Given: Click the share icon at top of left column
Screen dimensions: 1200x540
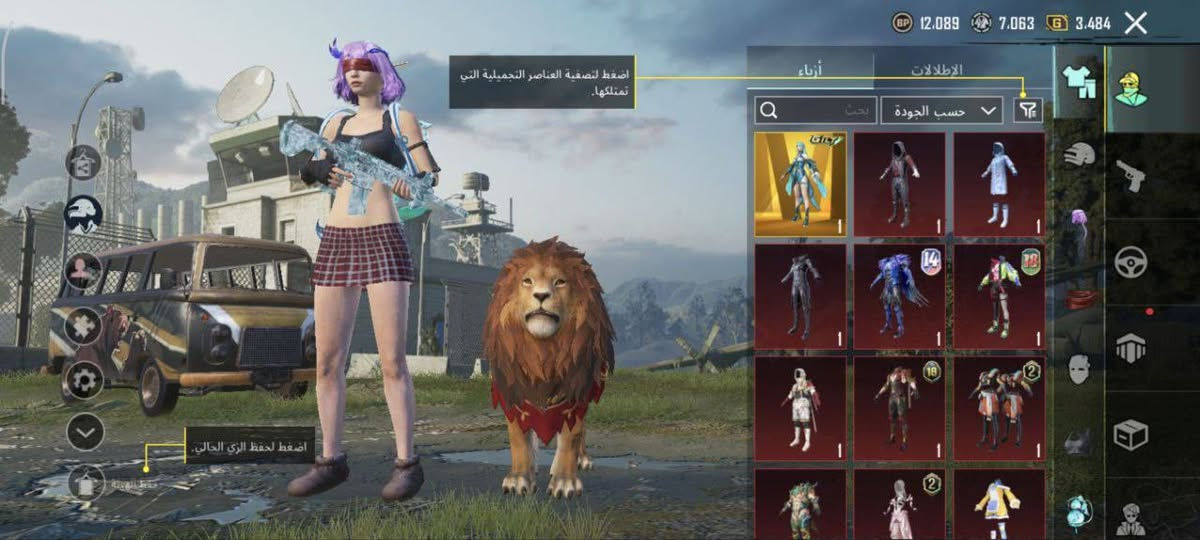Looking at the screenshot, I should point(83,161).
